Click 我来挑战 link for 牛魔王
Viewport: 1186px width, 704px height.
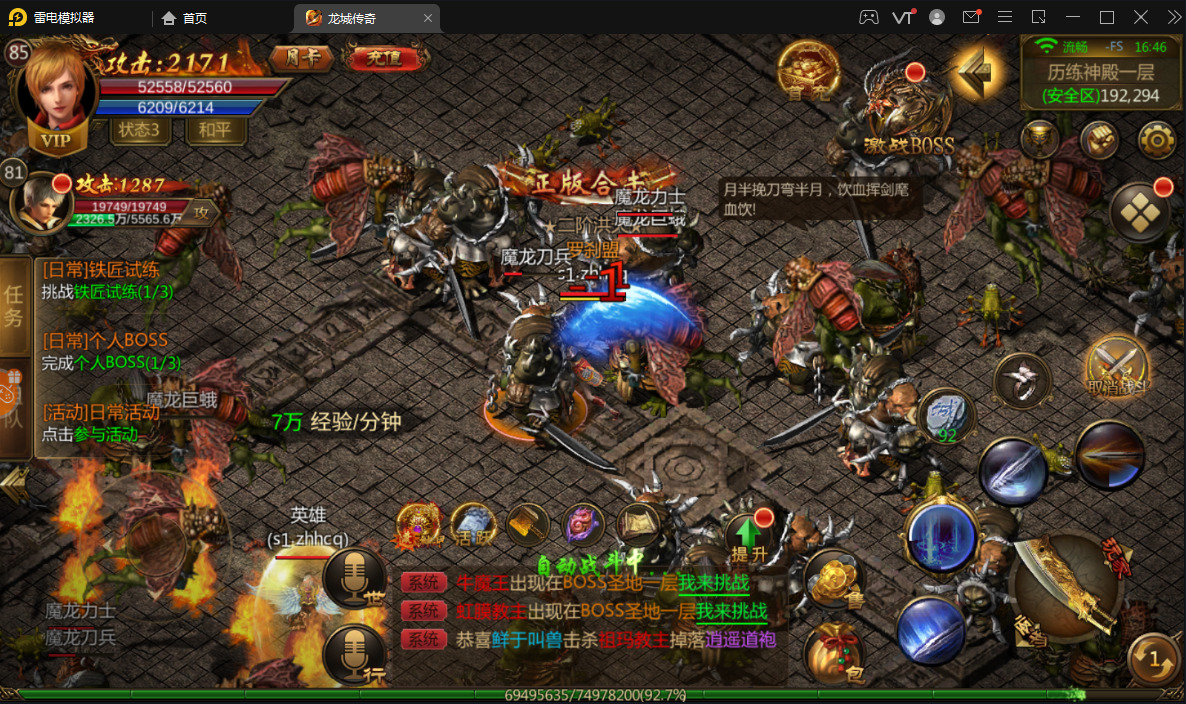(x=714, y=583)
